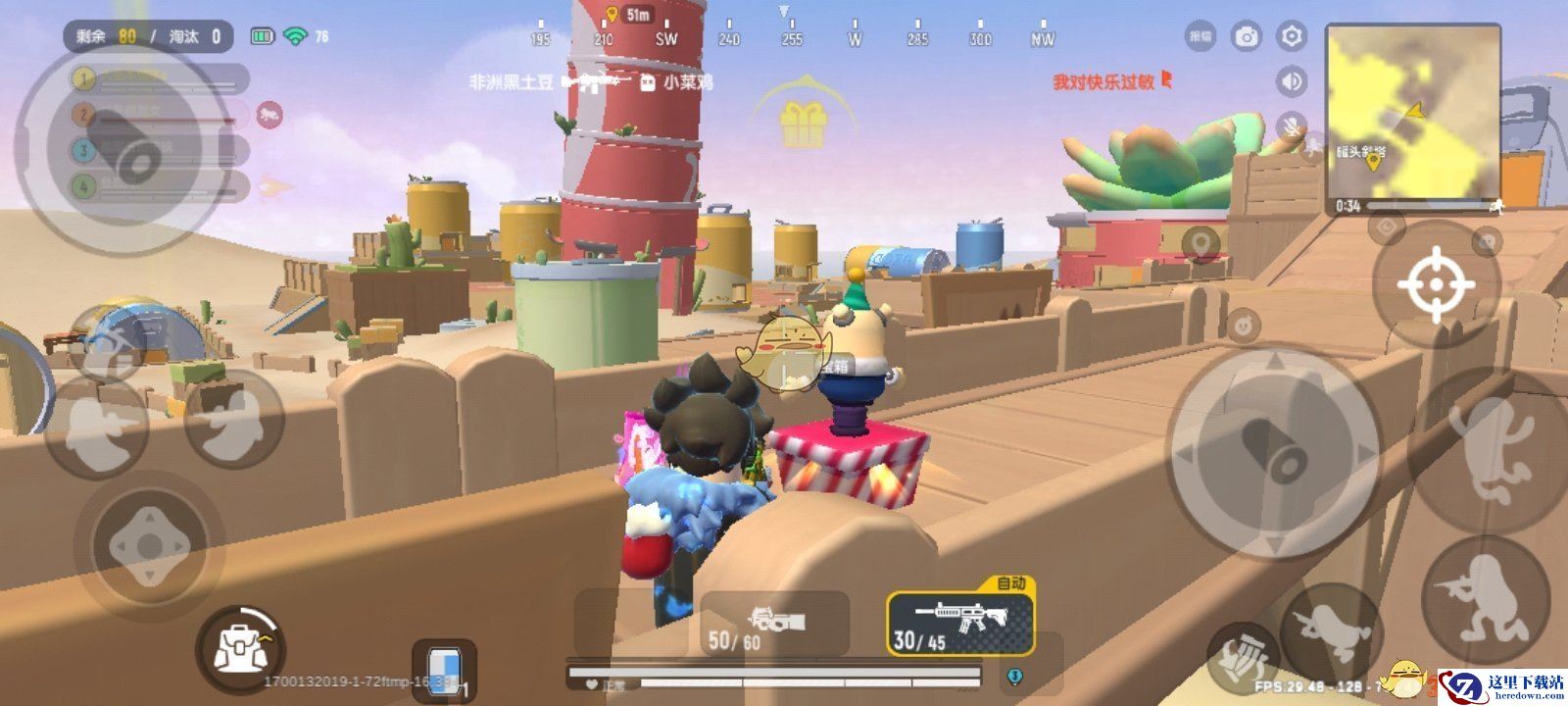Viewport: 1568px width, 706px height.
Task: Use the bandage item slot
Action: tap(443, 671)
